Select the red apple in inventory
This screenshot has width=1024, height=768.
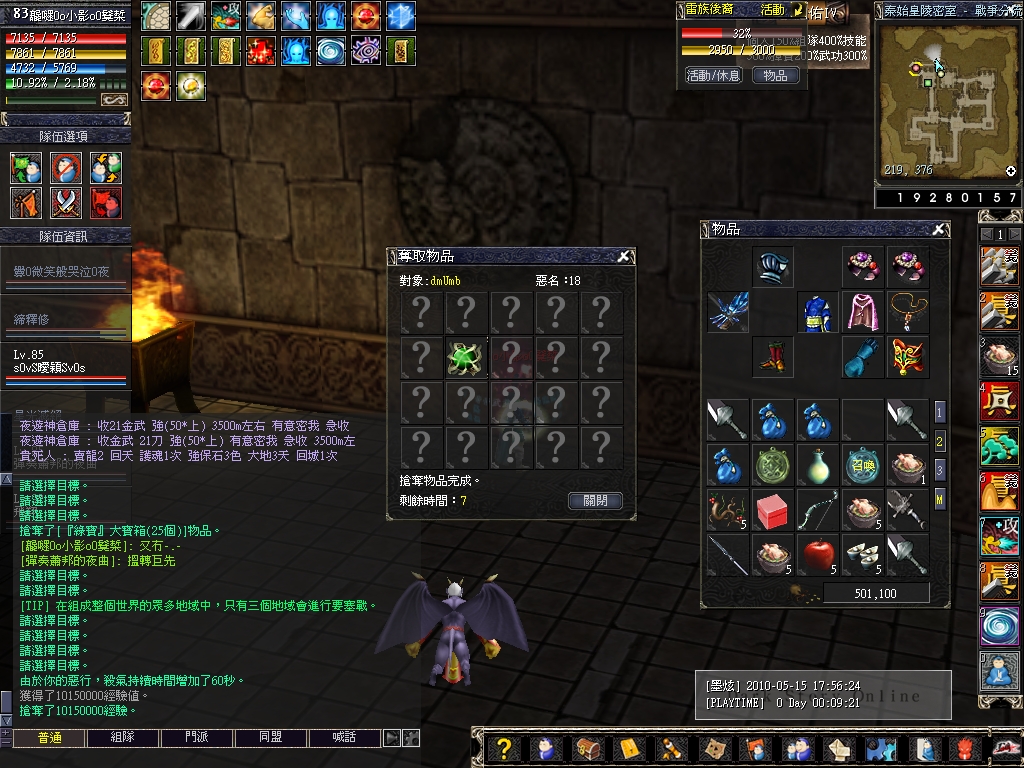(x=818, y=554)
